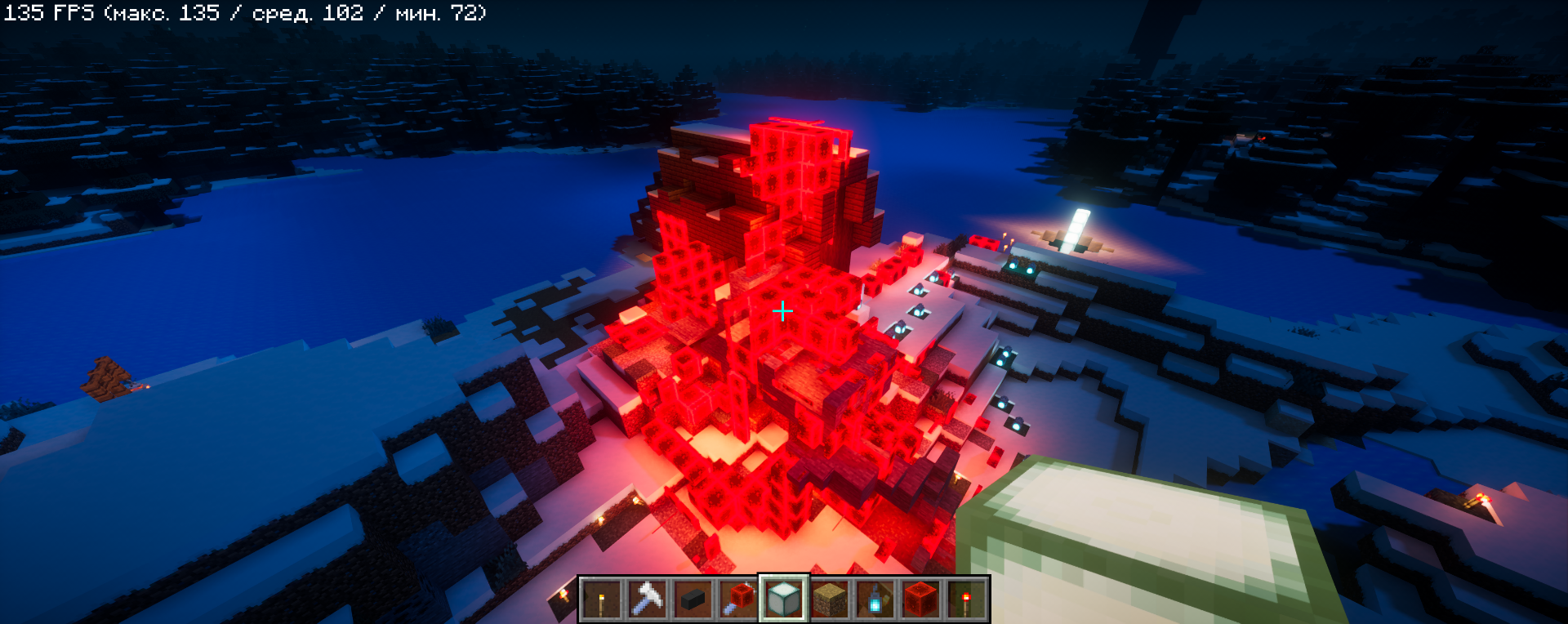Select the white hammer hotbar slot

(x=647, y=599)
